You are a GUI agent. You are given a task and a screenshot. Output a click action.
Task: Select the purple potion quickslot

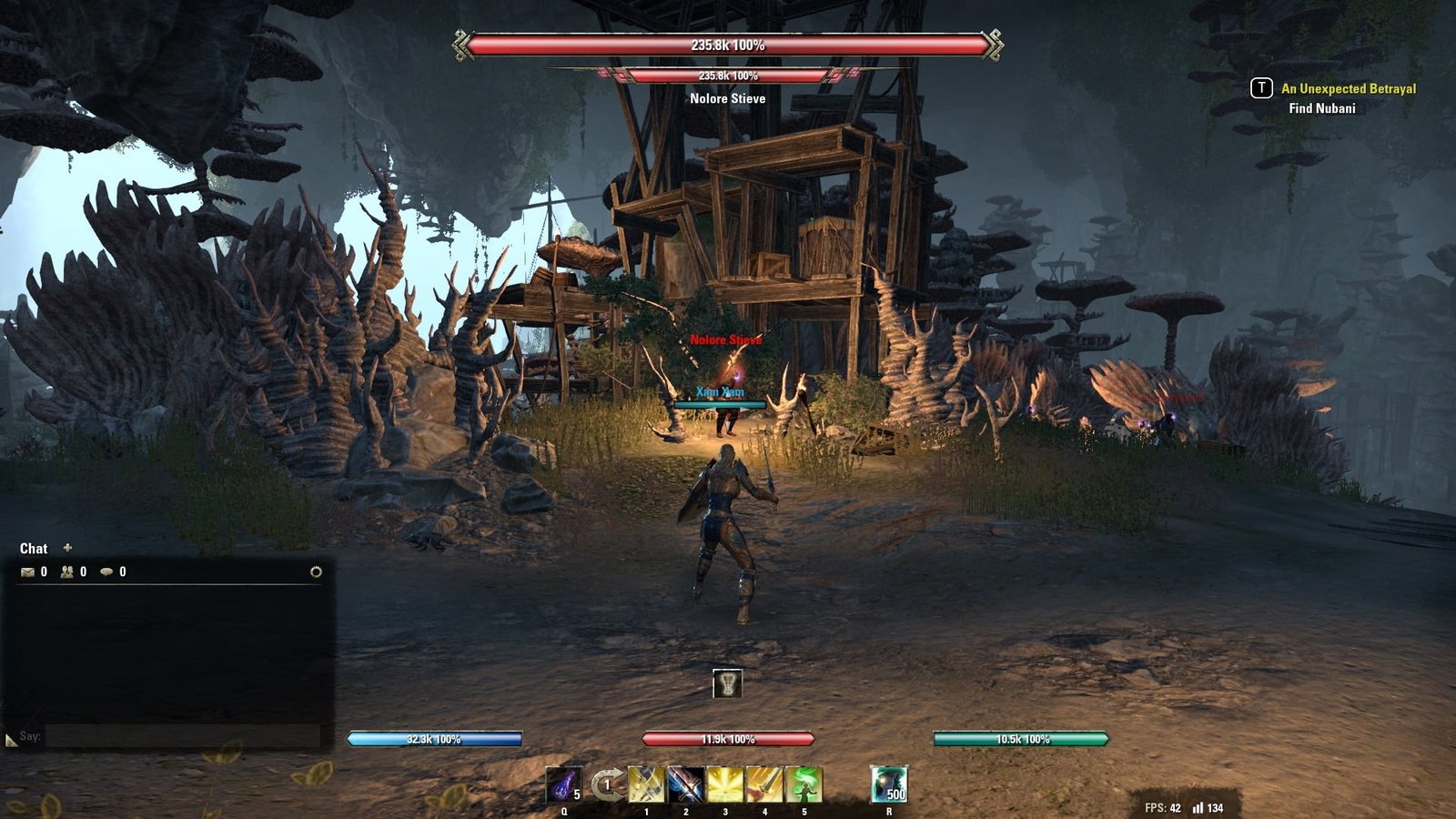click(563, 784)
